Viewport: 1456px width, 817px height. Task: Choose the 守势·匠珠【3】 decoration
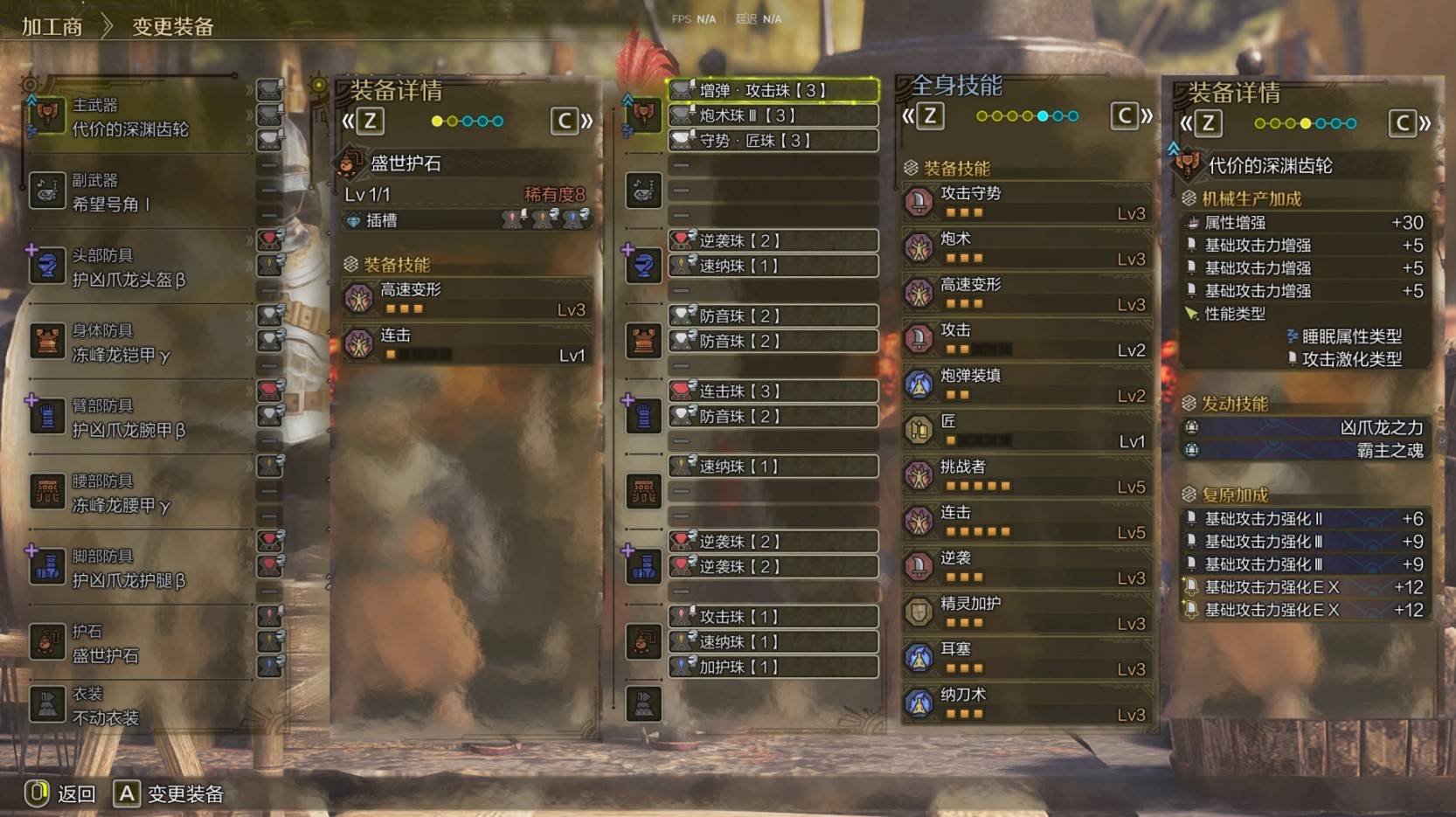(773, 140)
